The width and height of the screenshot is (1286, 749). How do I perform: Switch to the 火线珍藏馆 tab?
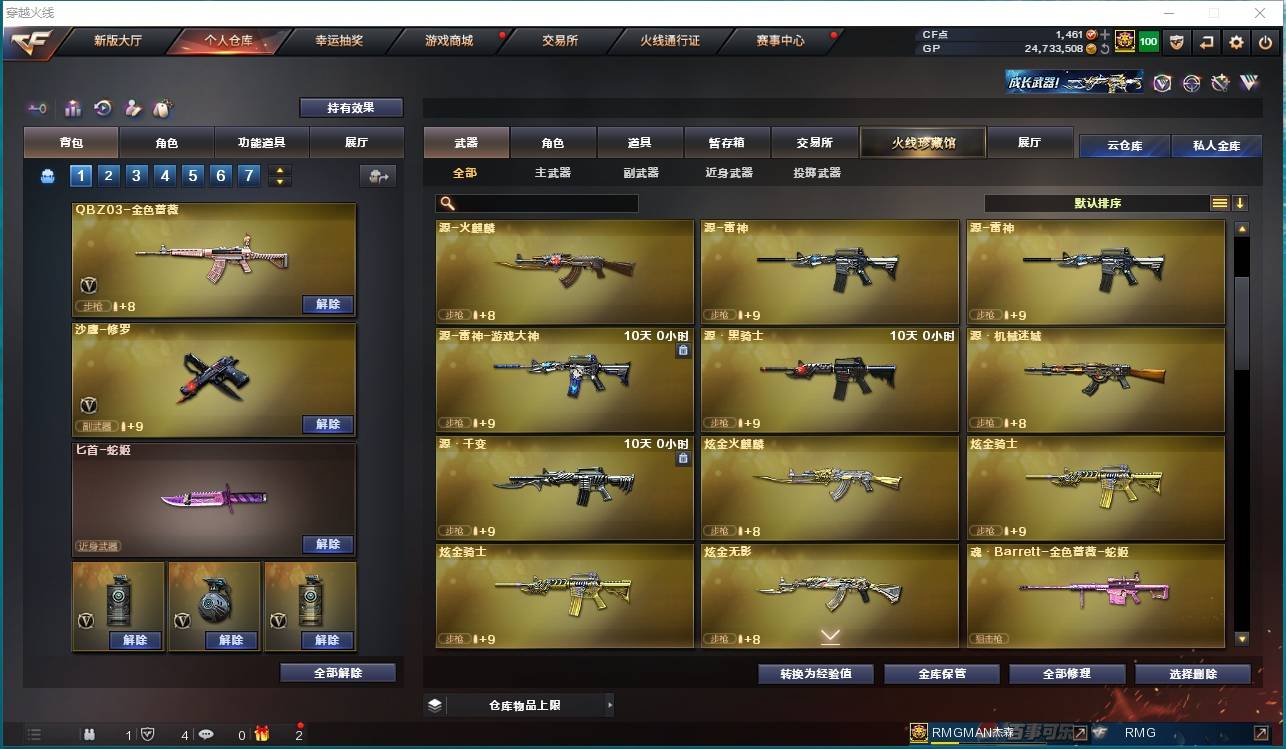point(921,143)
